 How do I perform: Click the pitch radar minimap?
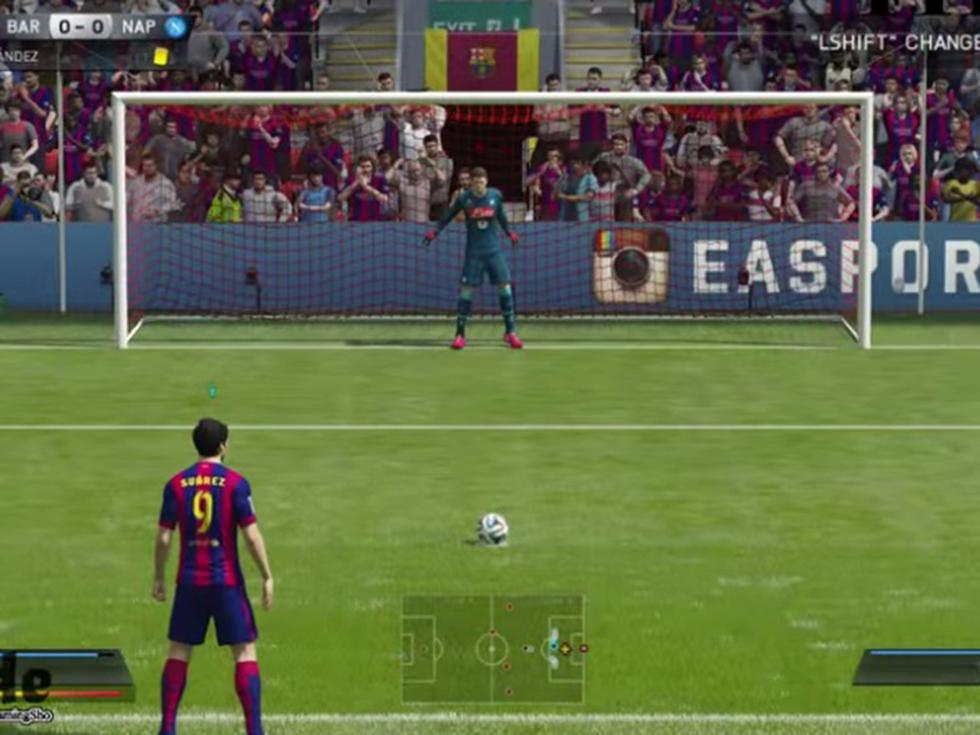[492, 649]
